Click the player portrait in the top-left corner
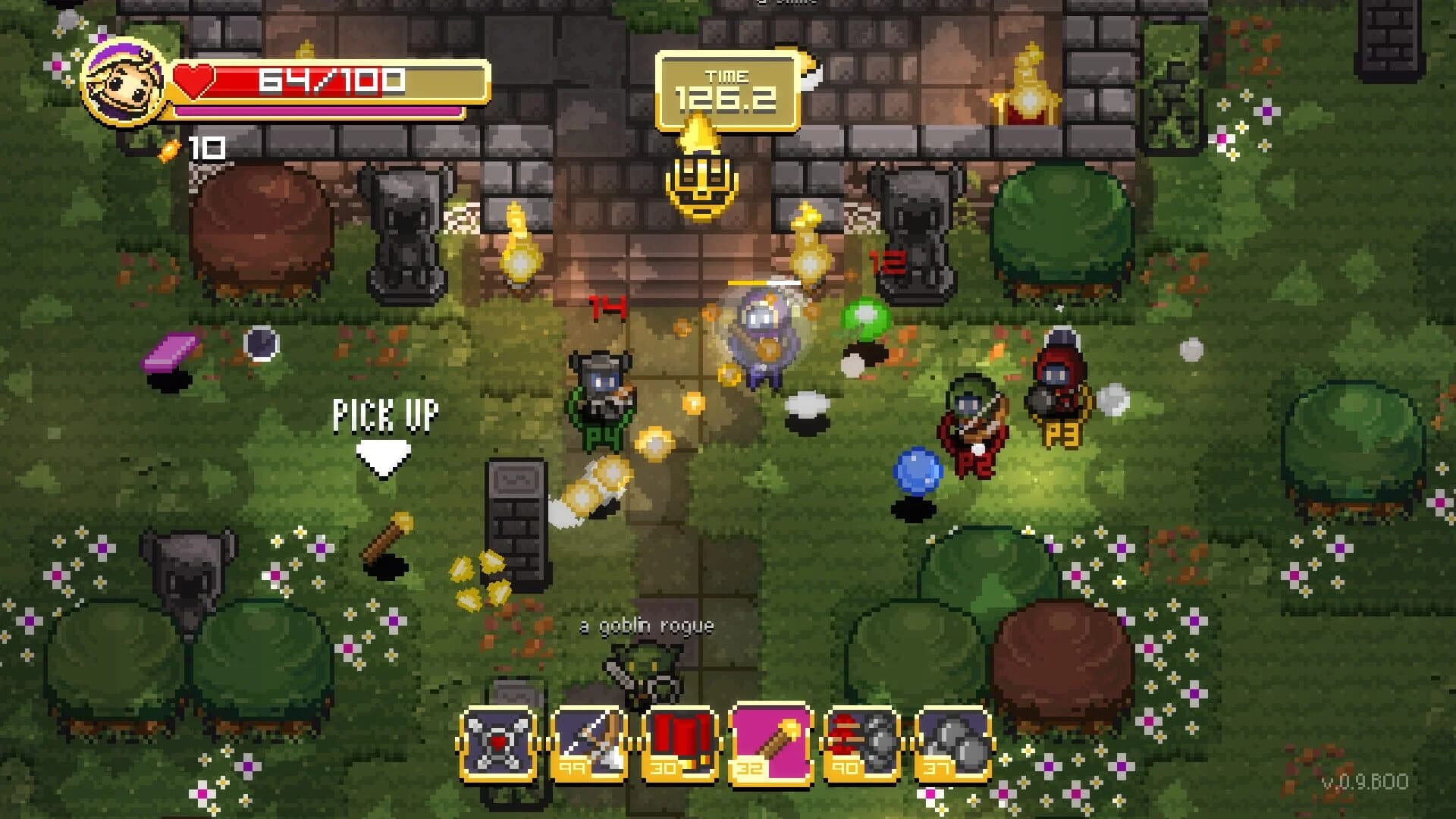This screenshot has width=1456, height=819. [x=121, y=83]
